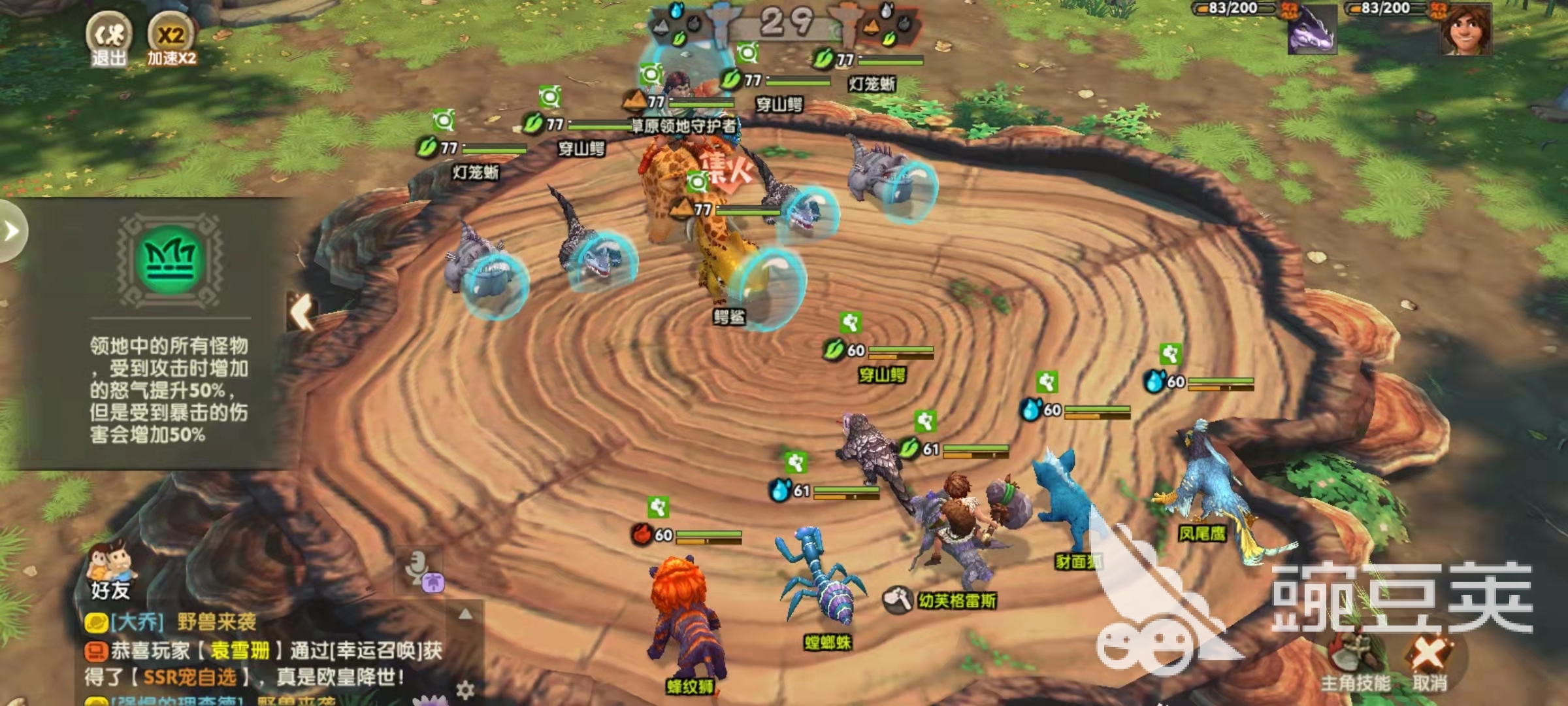The width and height of the screenshot is (1568, 706).
Task: Select the green territory buff icon
Action: click(169, 260)
